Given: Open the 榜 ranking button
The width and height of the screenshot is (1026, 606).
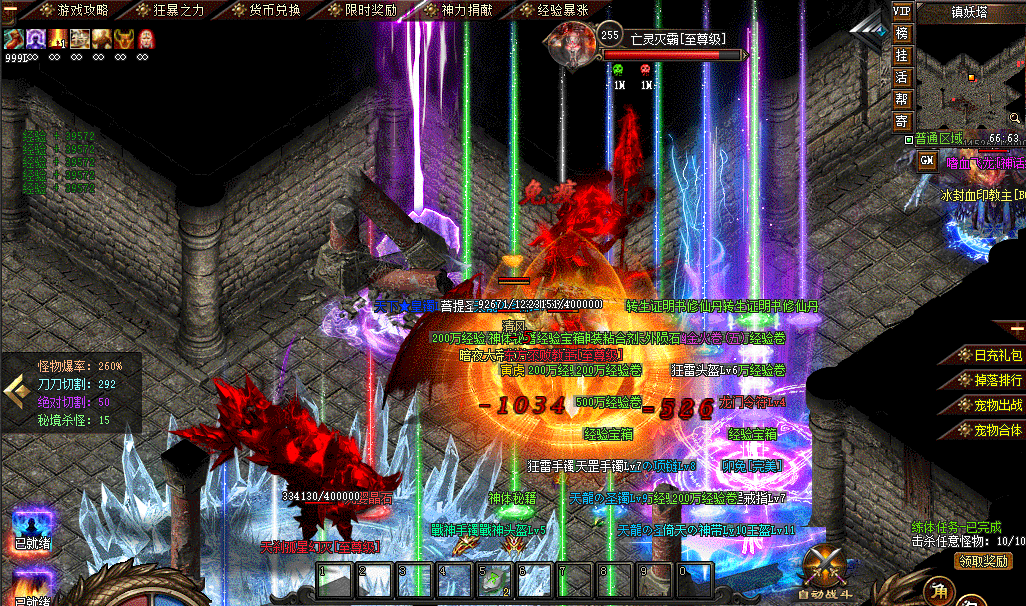Looking at the screenshot, I should point(901,33).
